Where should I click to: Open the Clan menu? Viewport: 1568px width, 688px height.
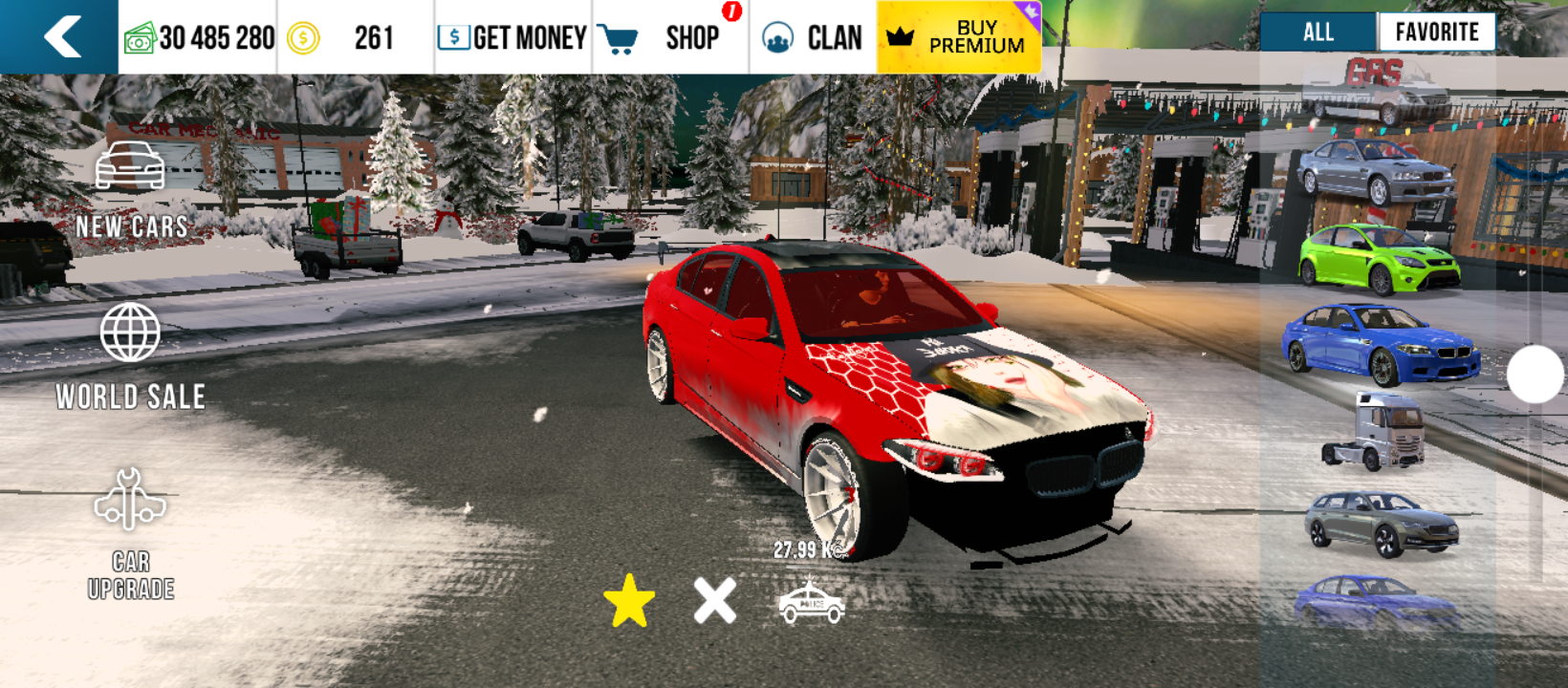(813, 38)
